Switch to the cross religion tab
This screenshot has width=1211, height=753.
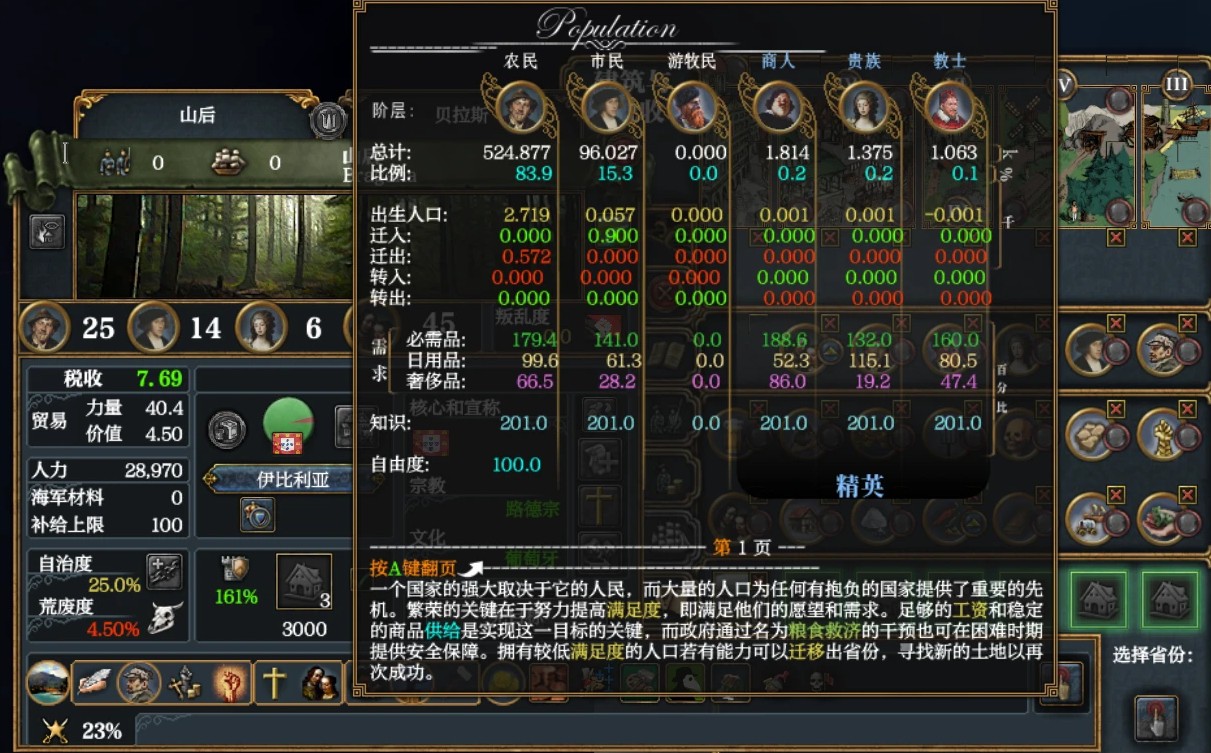coord(273,682)
